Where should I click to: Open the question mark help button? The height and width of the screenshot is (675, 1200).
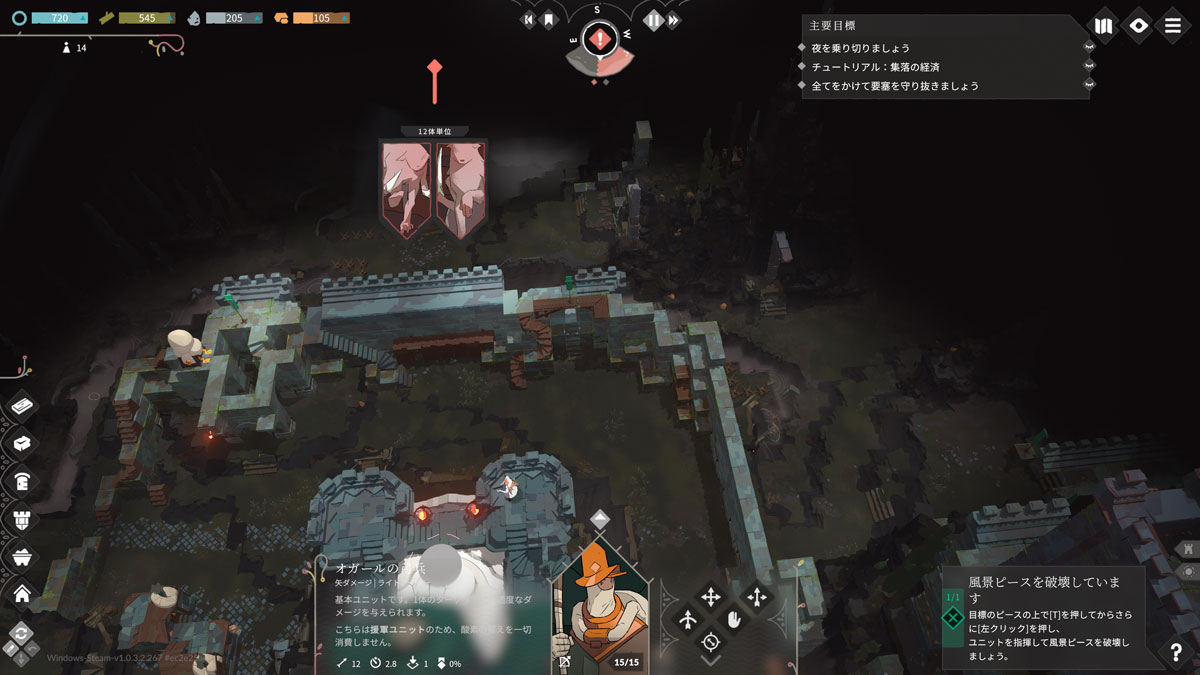pos(1176,652)
